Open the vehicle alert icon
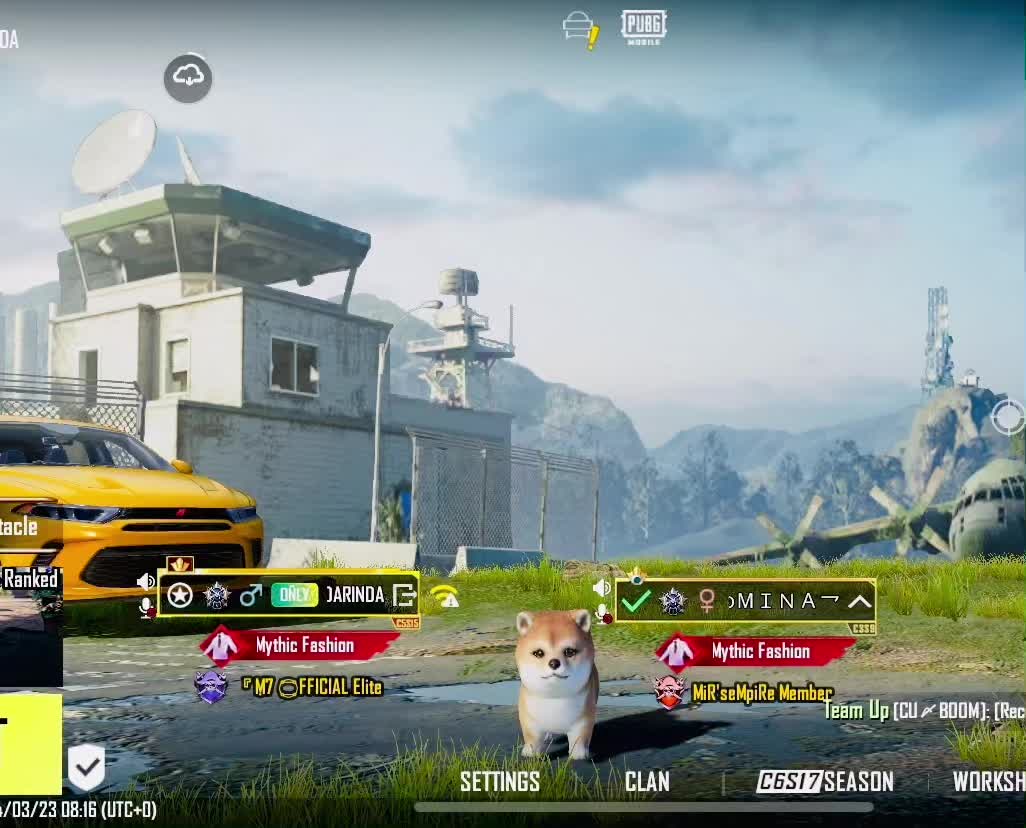The image size is (1026, 828). click(581, 28)
